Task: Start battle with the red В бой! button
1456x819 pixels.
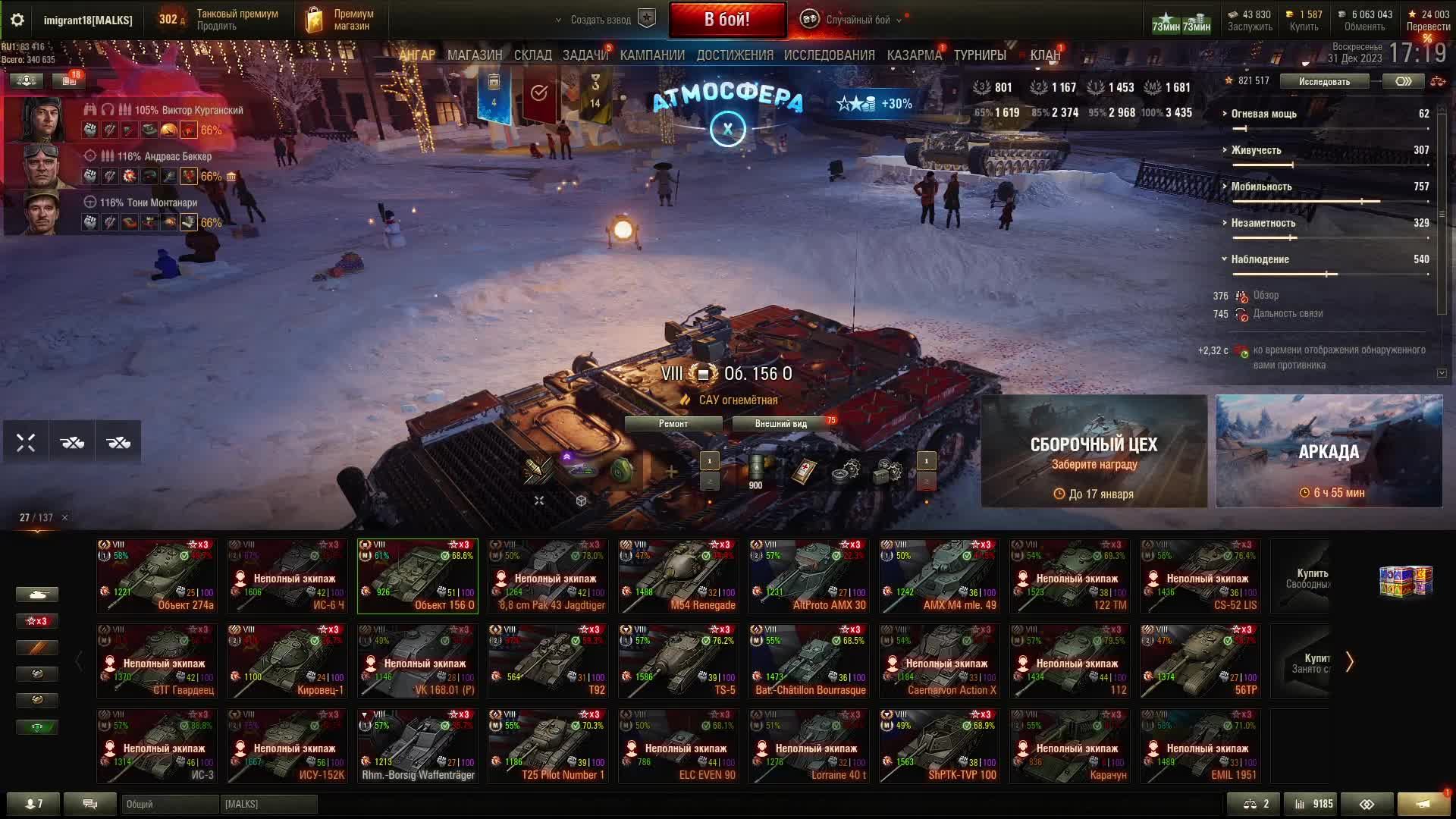Action: [x=726, y=20]
